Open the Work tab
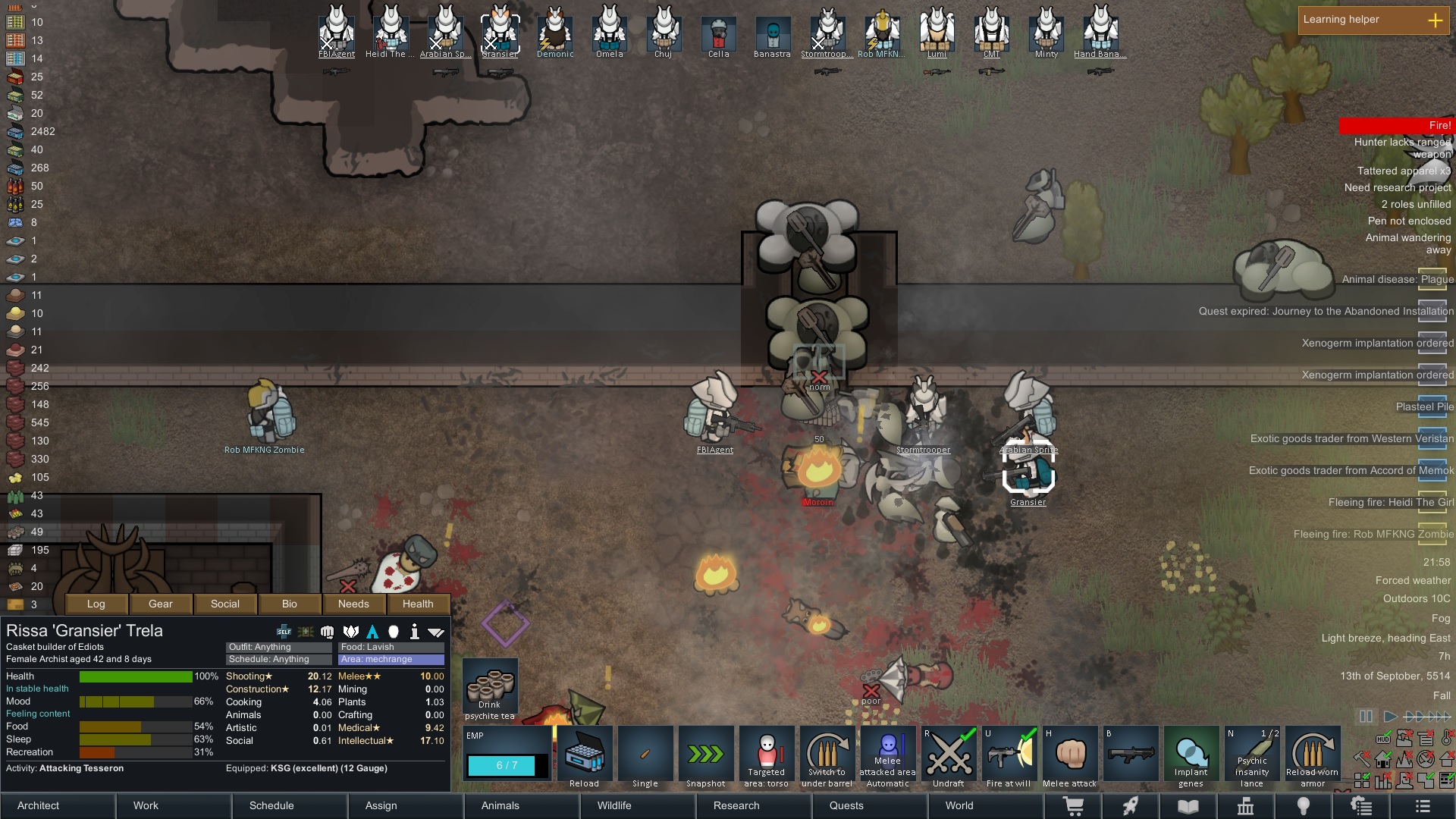The image size is (1456, 819). 174,805
